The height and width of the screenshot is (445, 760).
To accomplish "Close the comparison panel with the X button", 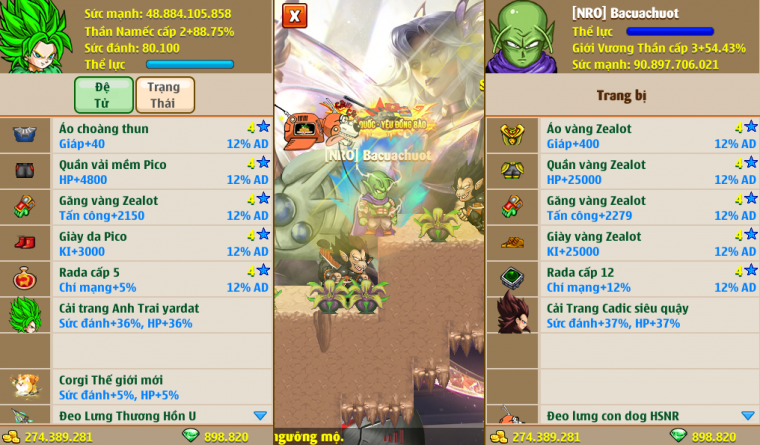I will [x=294, y=16].
